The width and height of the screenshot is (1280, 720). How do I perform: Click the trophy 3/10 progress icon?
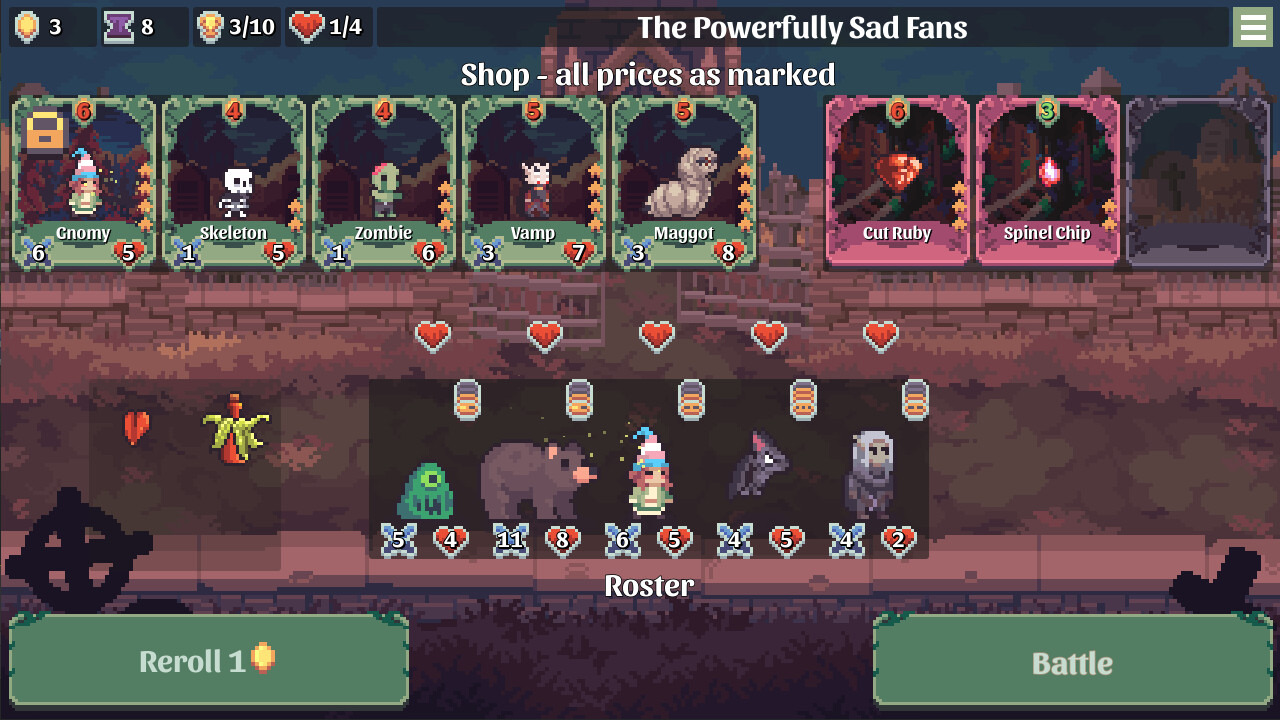(208, 27)
